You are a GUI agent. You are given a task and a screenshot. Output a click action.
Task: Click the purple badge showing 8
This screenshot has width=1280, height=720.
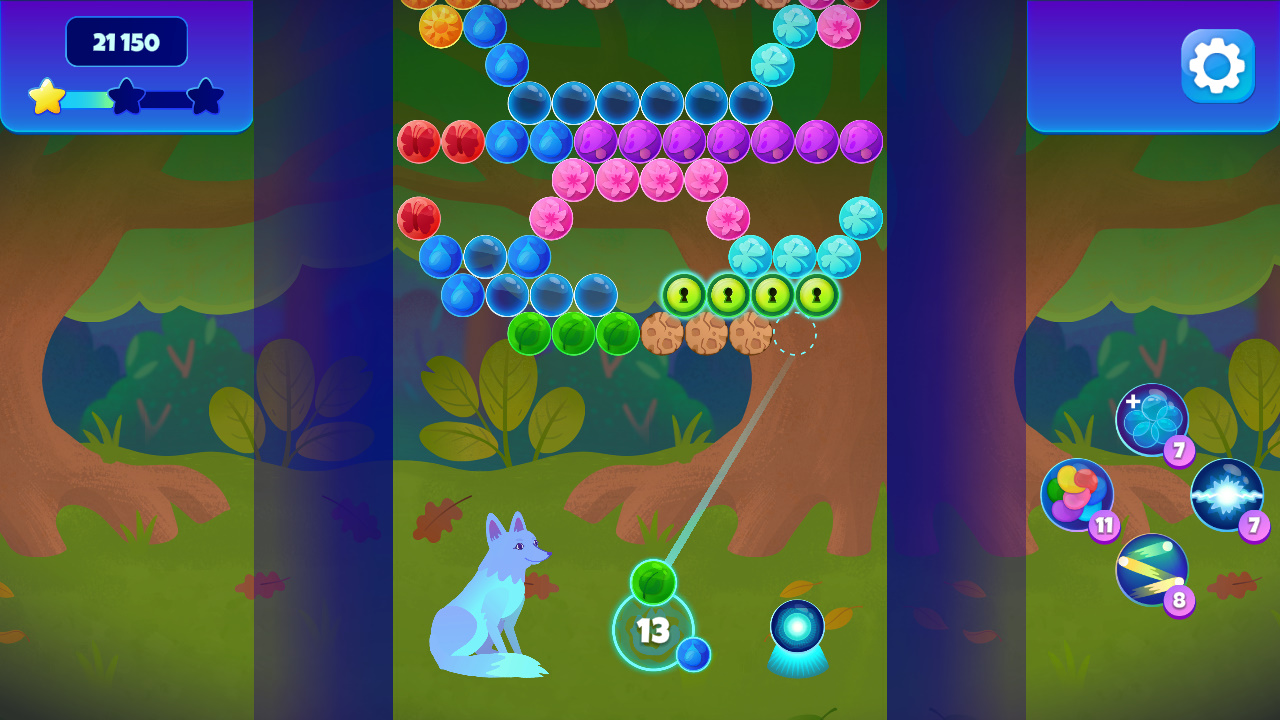(1180, 600)
